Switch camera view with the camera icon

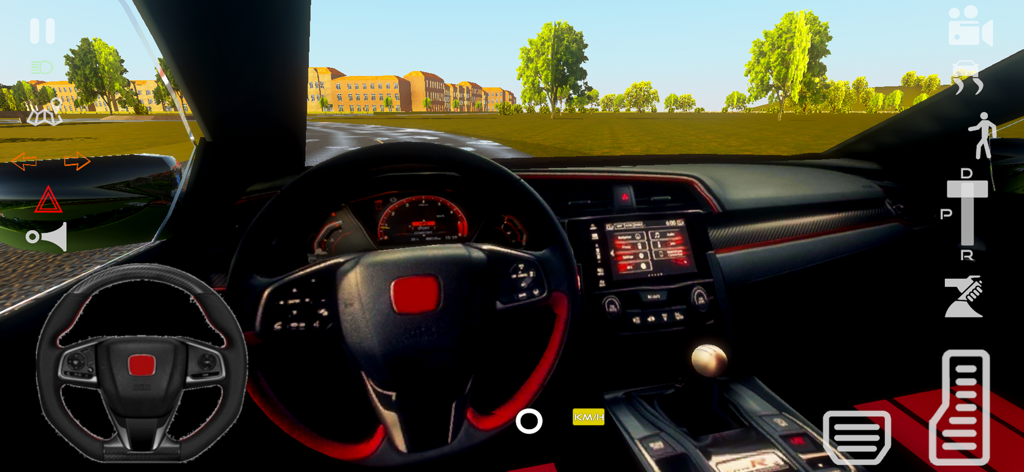969,27
